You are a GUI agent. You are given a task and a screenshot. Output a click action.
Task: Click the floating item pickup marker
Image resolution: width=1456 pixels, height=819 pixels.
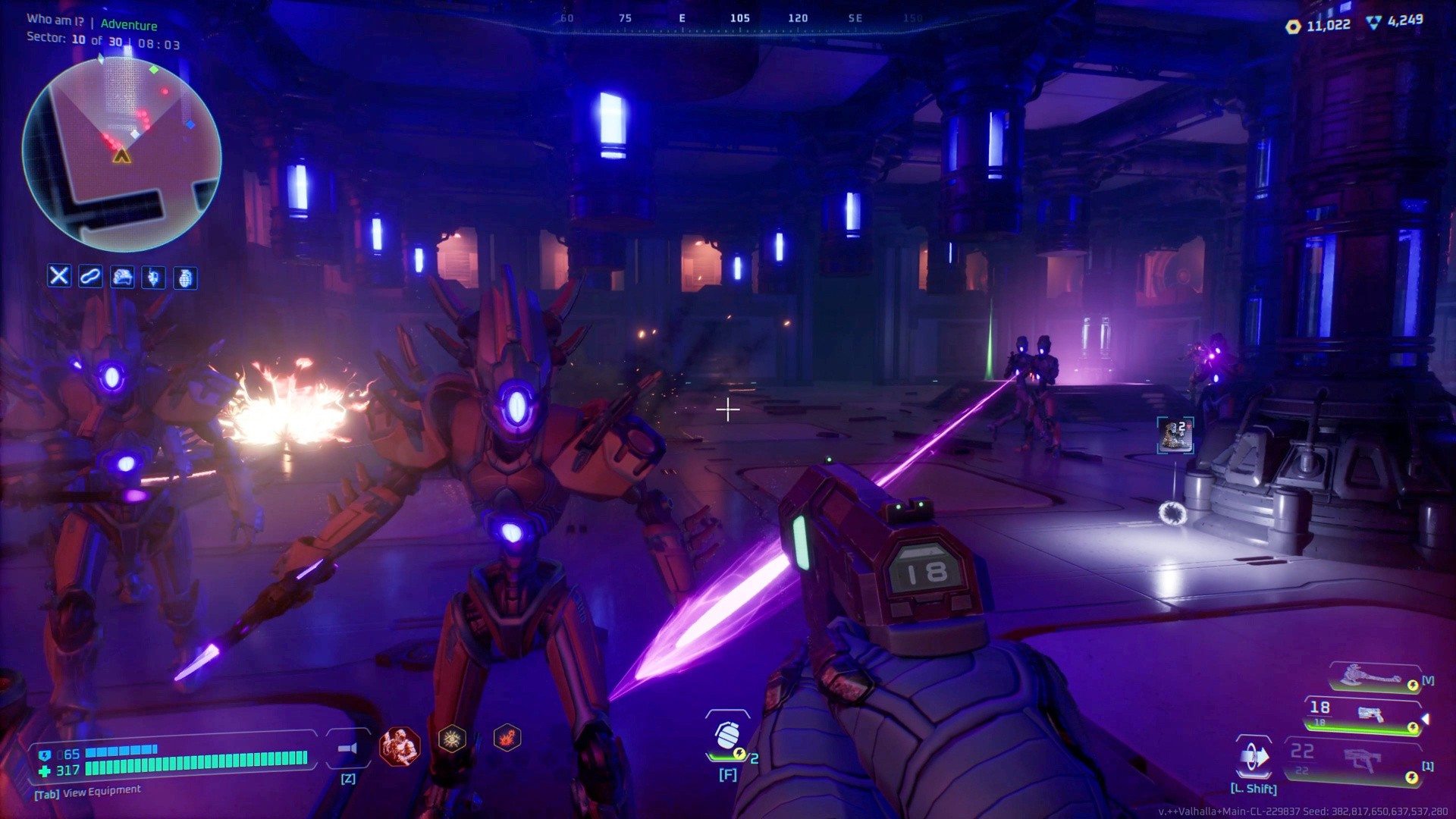point(1175,435)
